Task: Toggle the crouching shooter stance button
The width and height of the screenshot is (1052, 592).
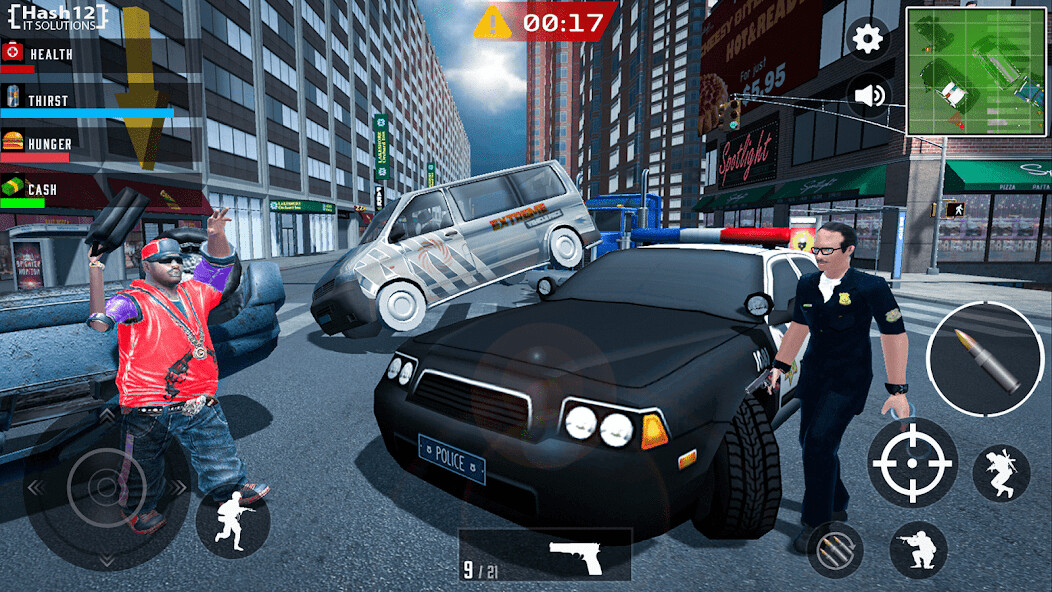Action: click(x=918, y=550)
